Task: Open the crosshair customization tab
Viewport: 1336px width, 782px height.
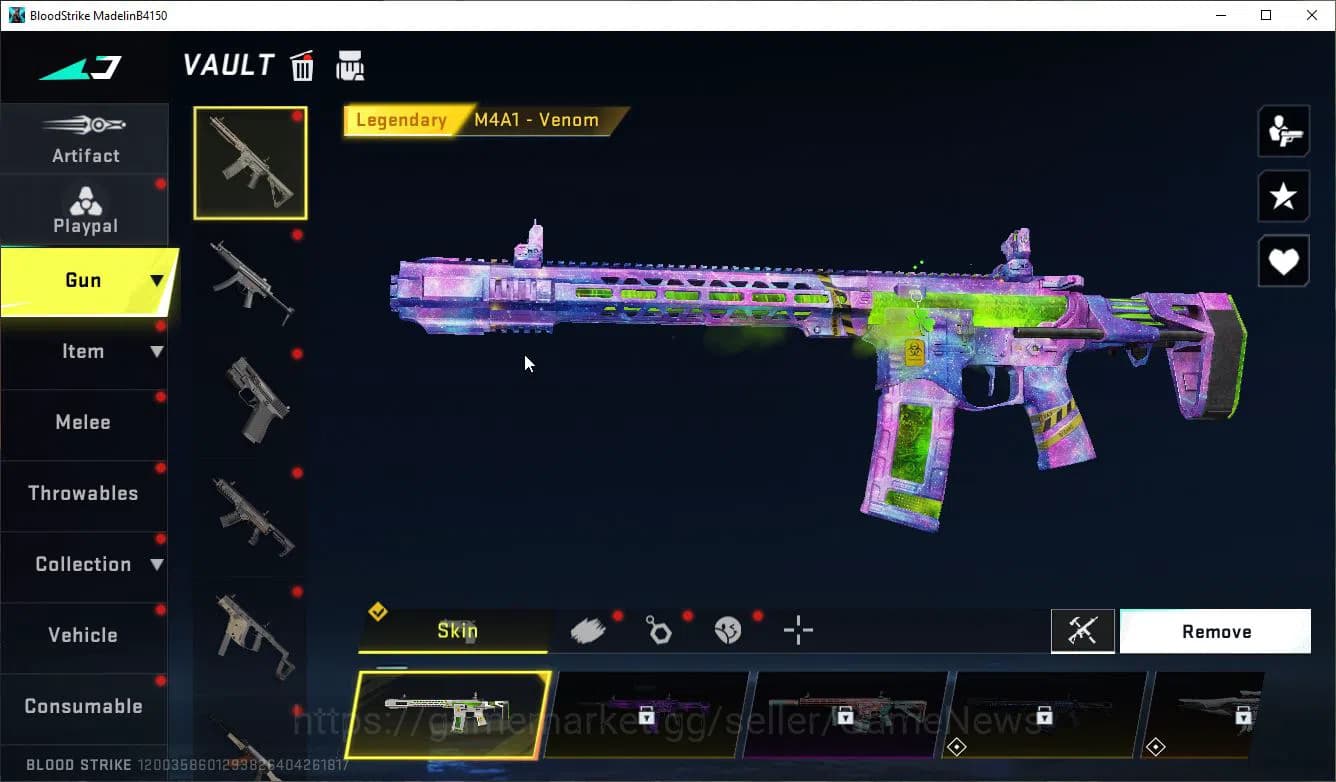Action: [798, 630]
